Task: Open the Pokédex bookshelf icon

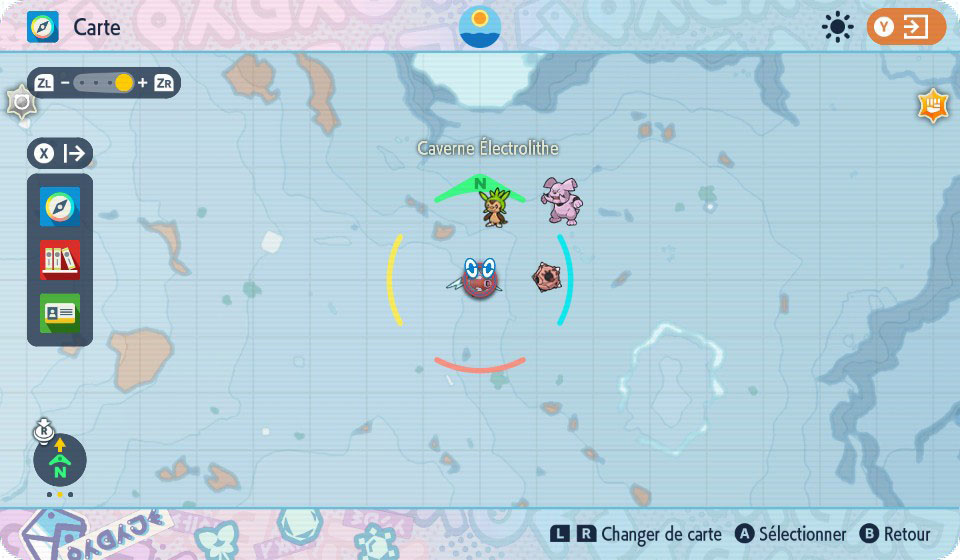Action: (x=60, y=260)
